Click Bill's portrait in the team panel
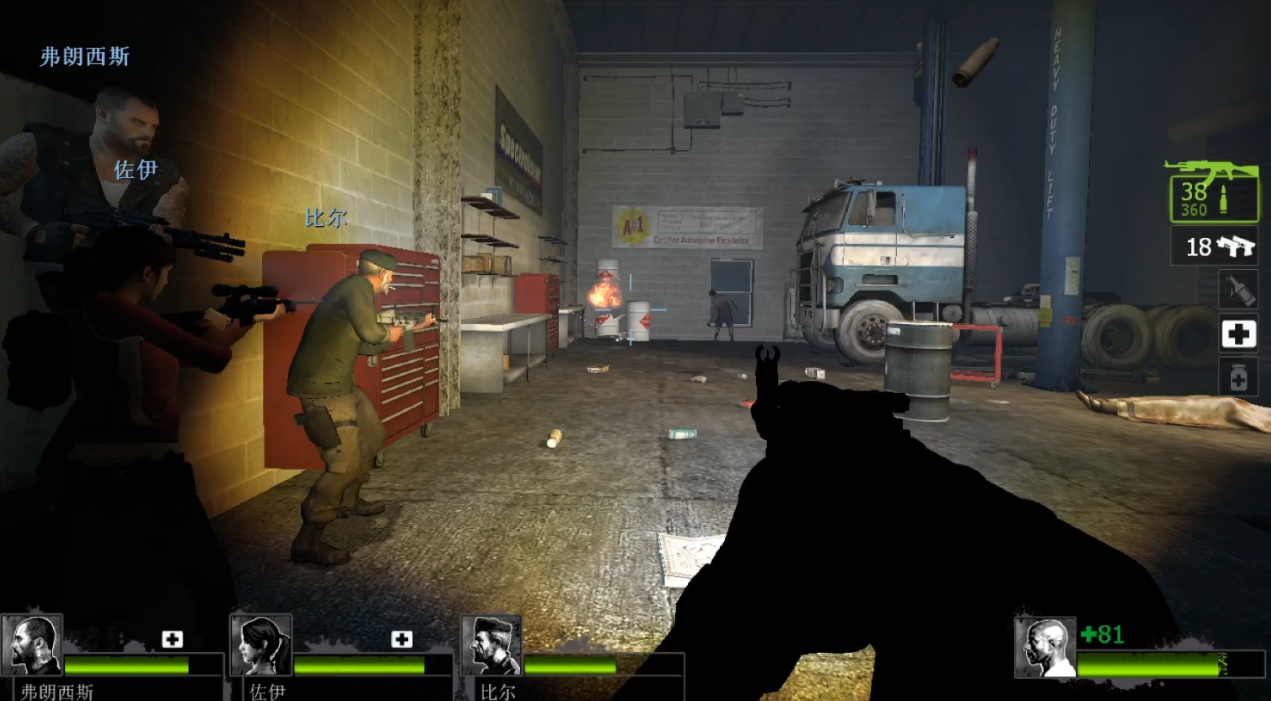 point(491,645)
